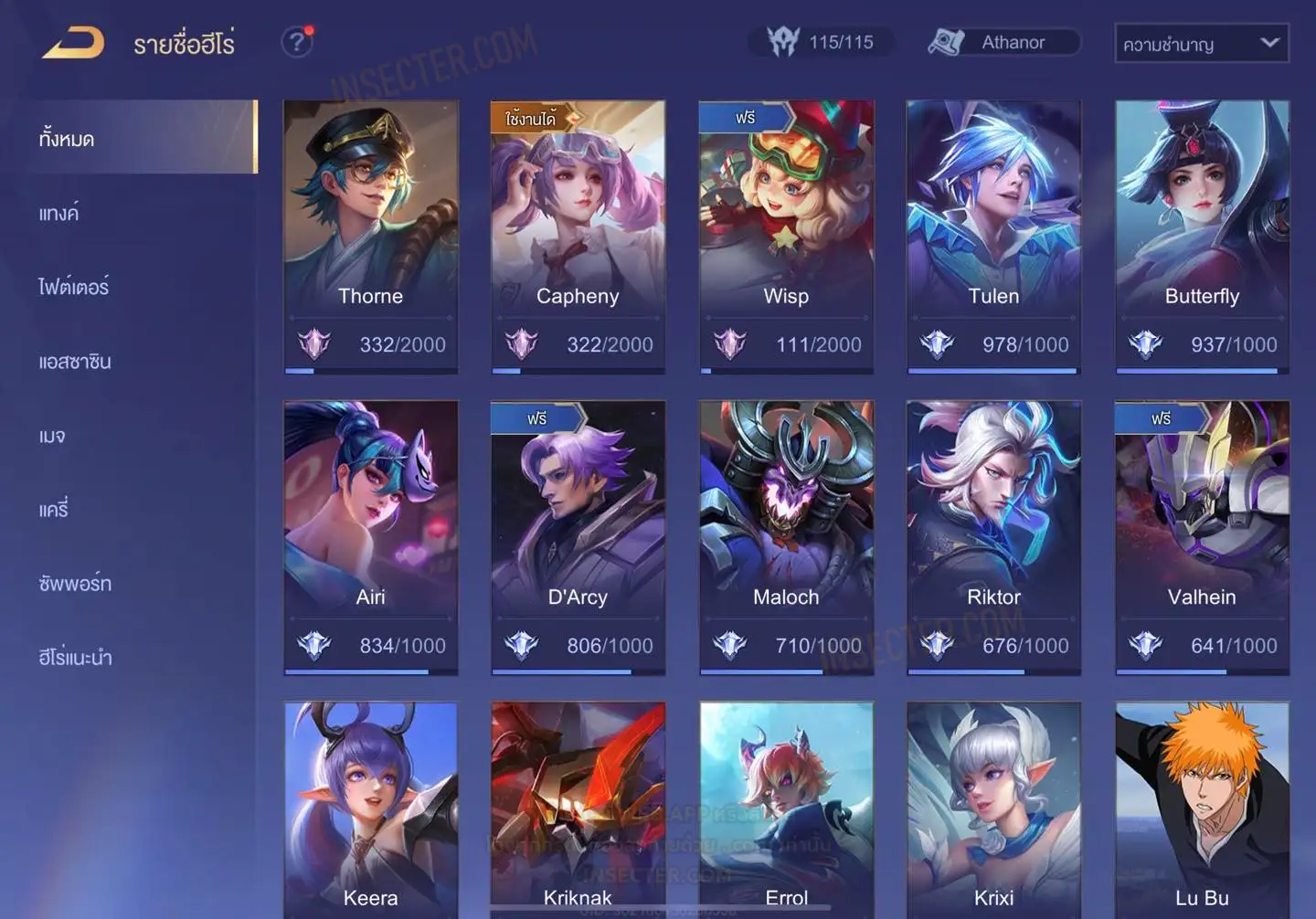Go back using the arrow button
1316x919 pixels.
click(73, 43)
